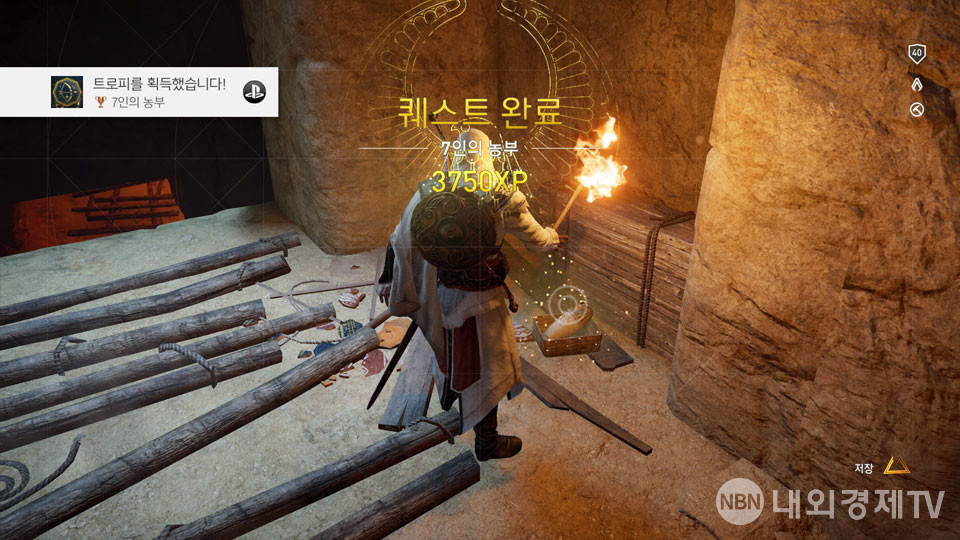Select the circled hammer HUD icon
This screenshot has height=540, width=960.
916,110
